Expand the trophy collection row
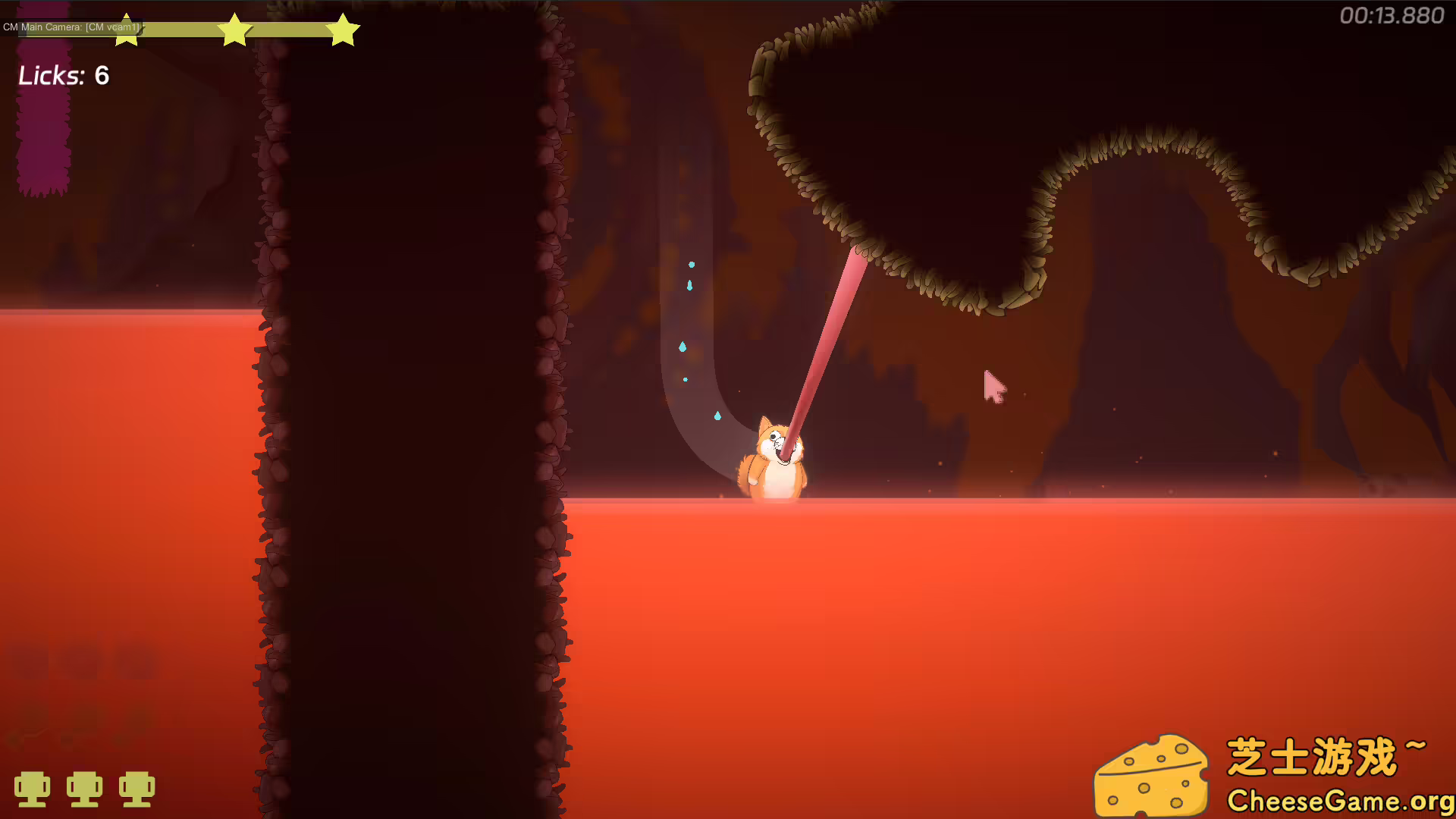 point(86,789)
